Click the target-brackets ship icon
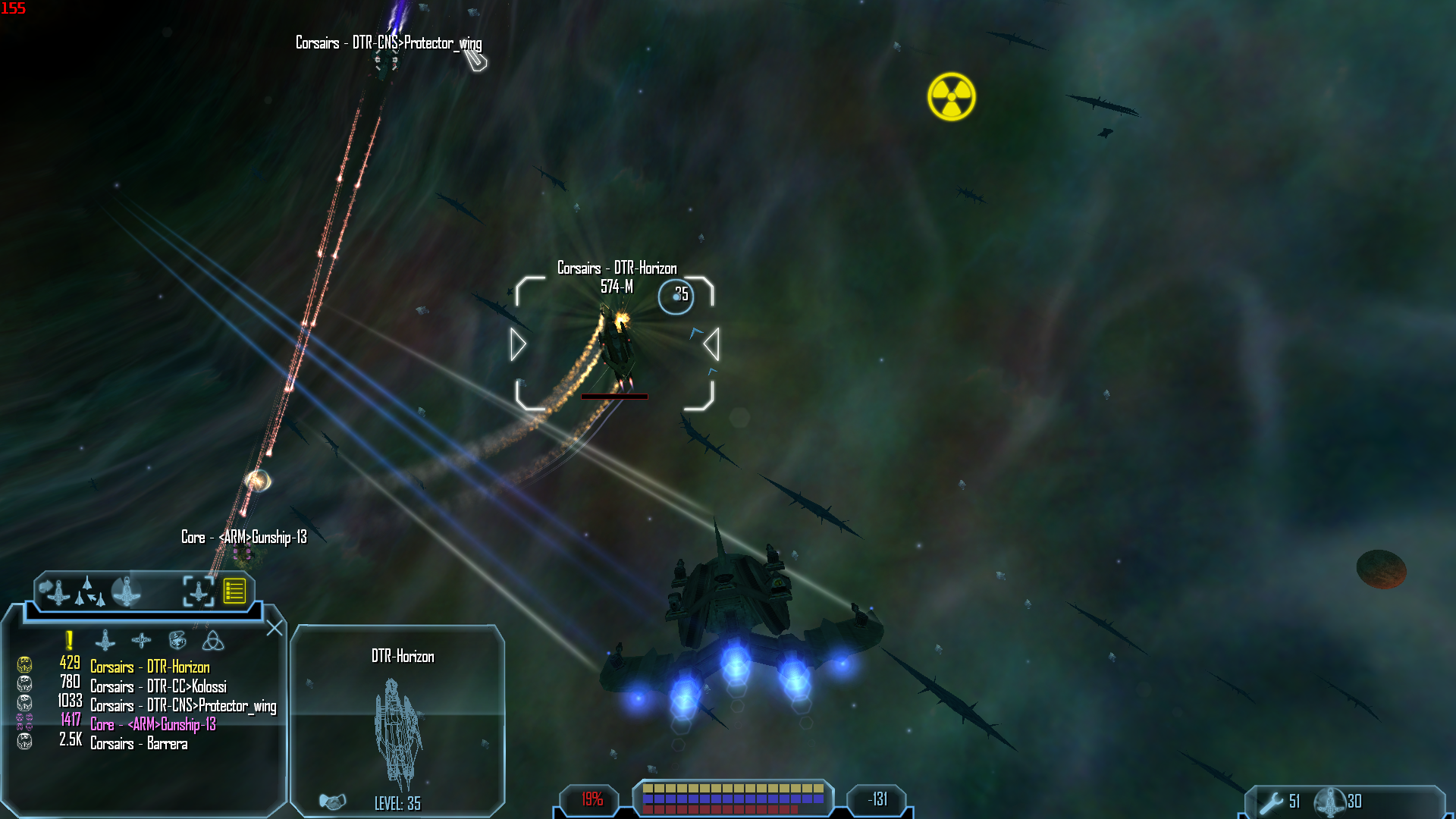This screenshot has width=1456, height=819. 198,591
